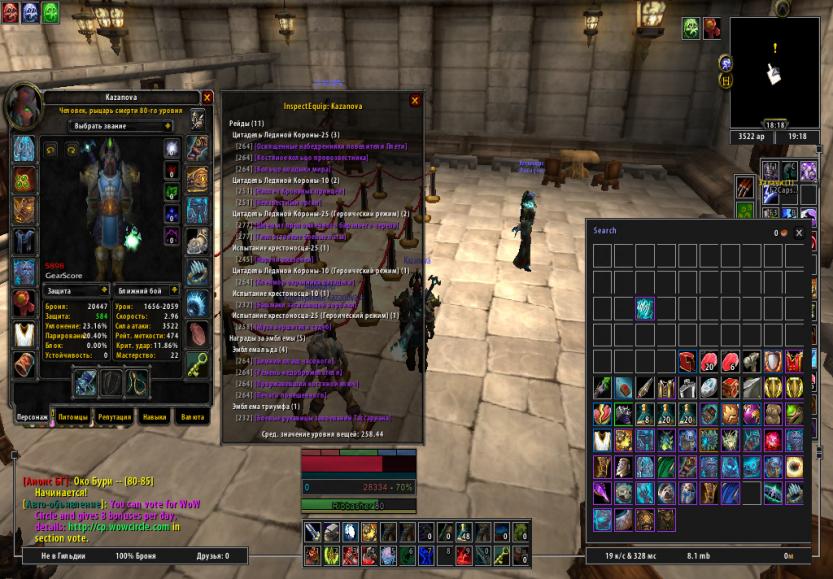
Task: Open the 'Навыки' tab
Action: (154, 416)
